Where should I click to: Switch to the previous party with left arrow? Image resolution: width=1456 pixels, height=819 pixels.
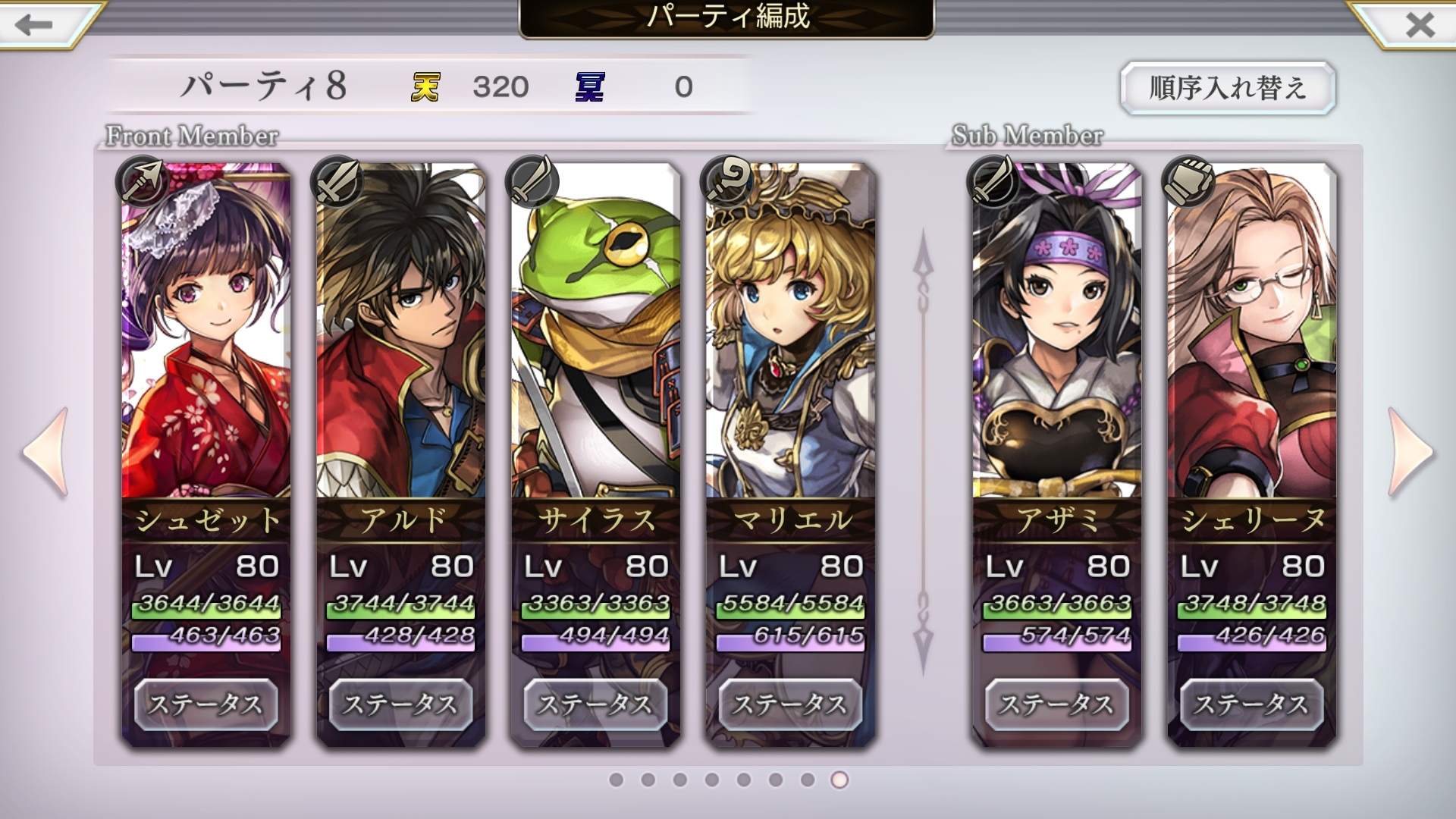(47, 452)
